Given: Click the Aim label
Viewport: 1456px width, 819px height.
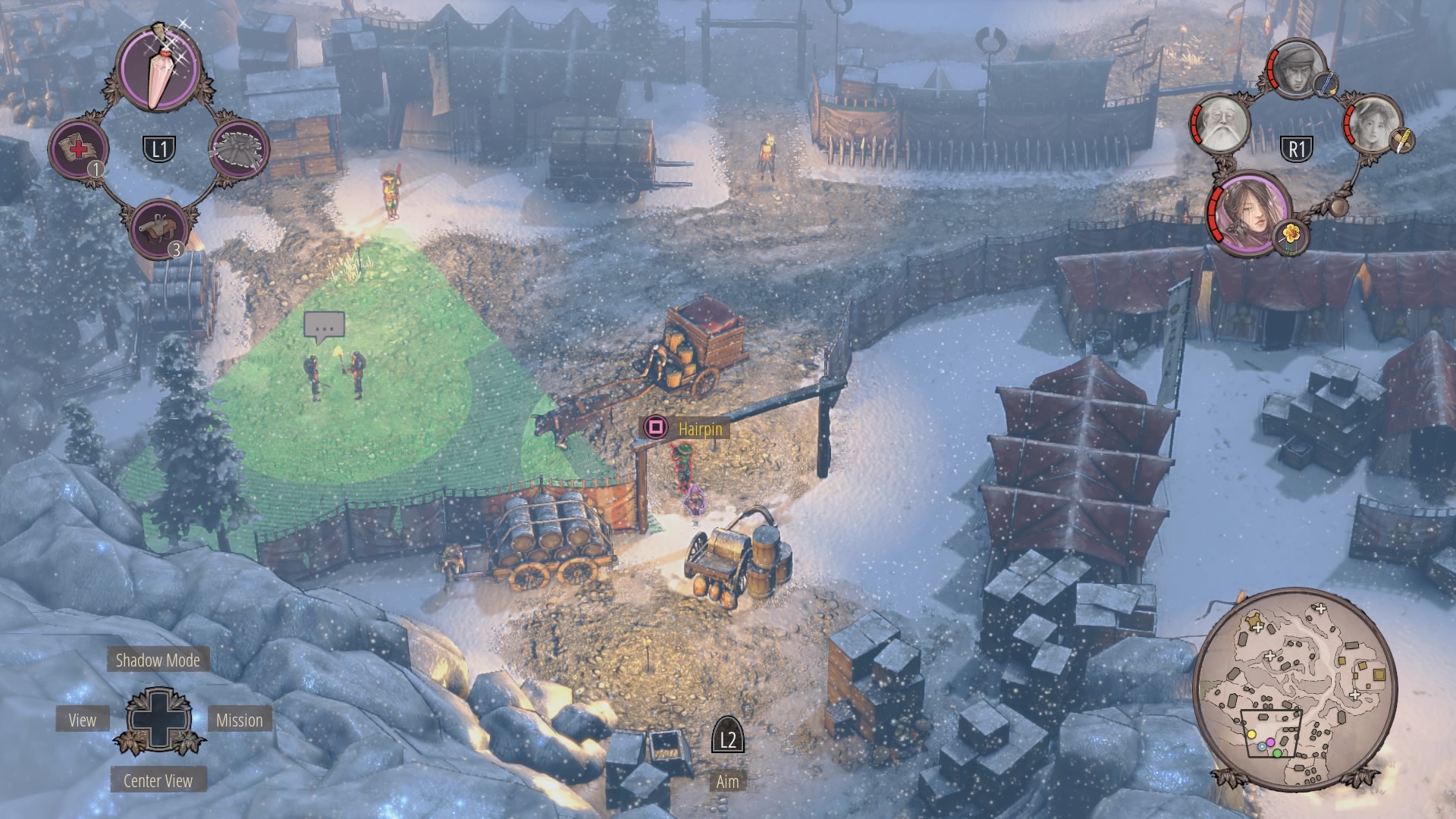Looking at the screenshot, I should click(x=727, y=781).
